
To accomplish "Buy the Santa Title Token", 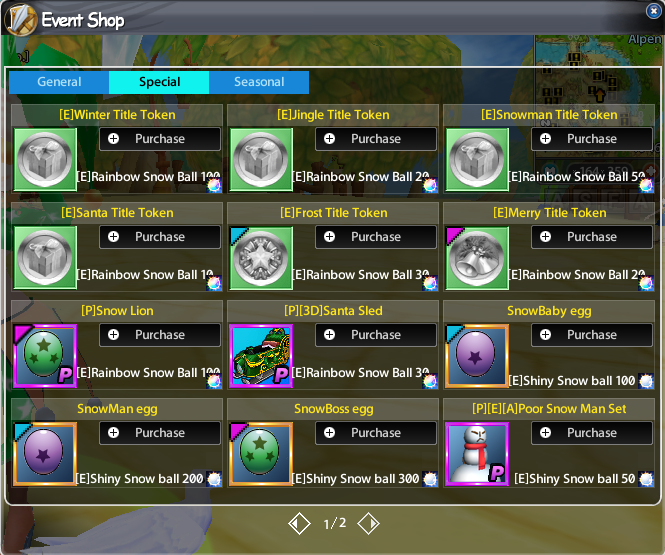I will (x=160, y=237).
